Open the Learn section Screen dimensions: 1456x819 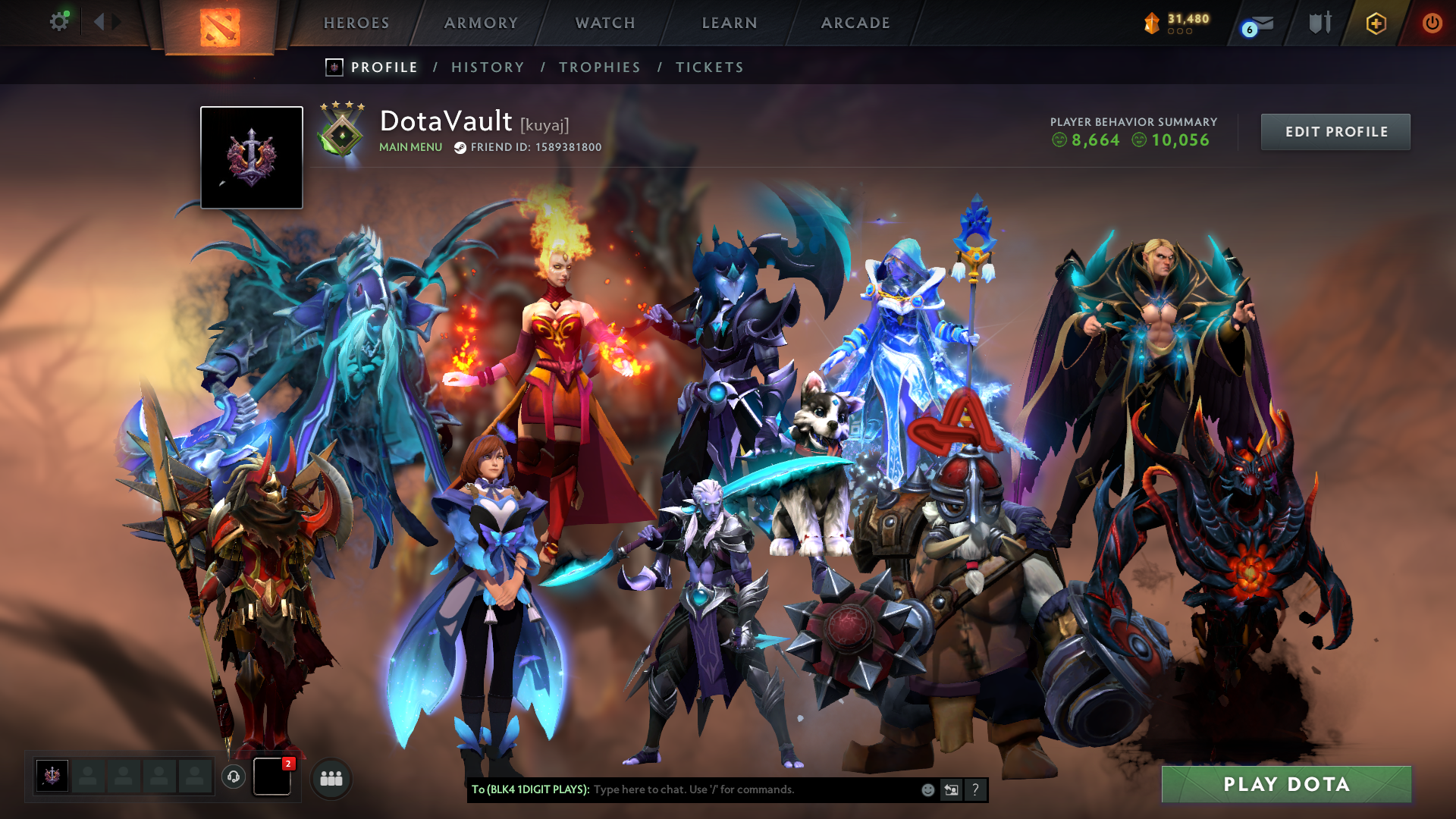pos(730,23)
